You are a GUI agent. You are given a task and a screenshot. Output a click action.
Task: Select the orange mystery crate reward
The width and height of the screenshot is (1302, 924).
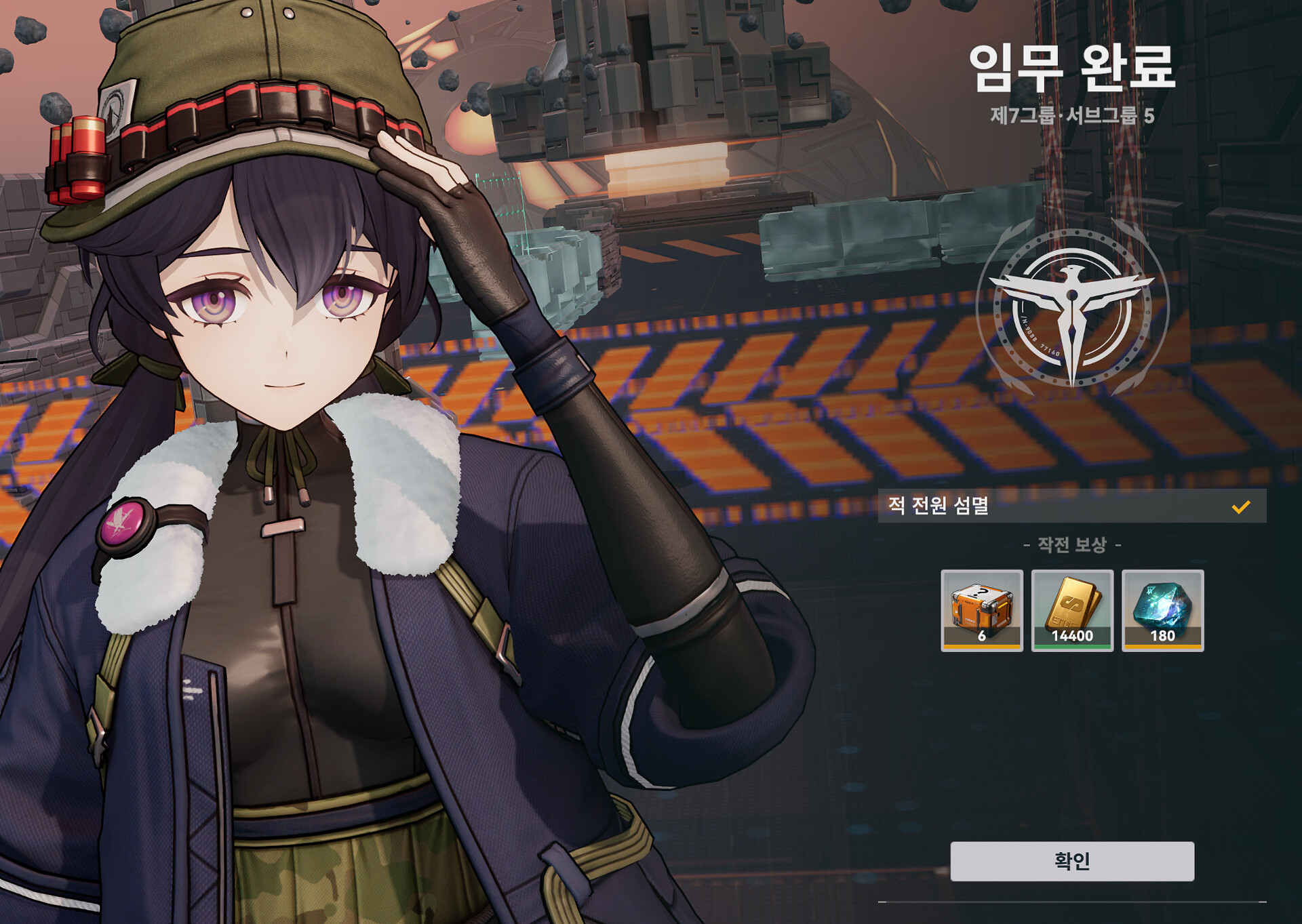point(981,610)
